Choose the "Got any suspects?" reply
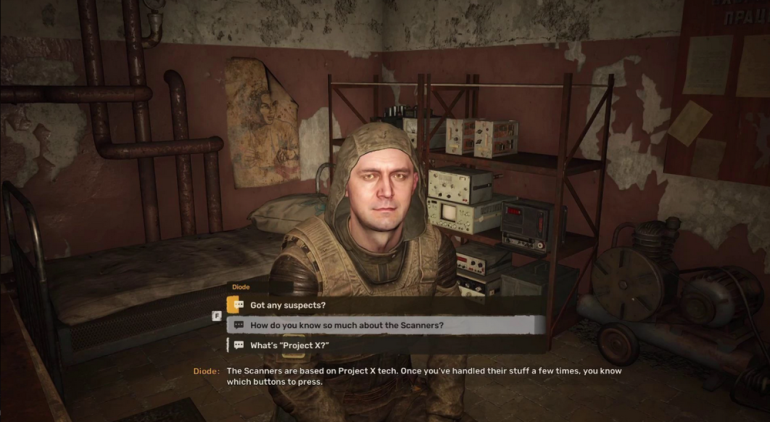This screenshot has width=770, height=422. coord(288,305)
